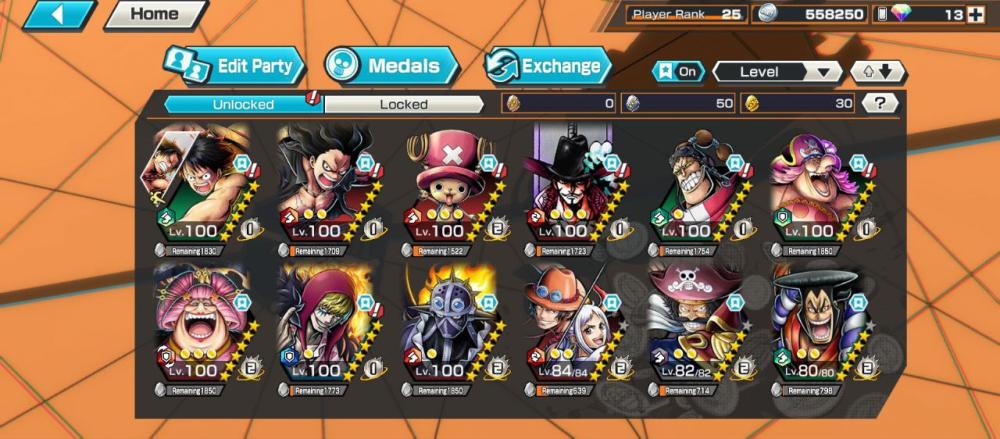Show help with the question mark button
Viewport: 1000px width, 439px height.
[879, 103]
